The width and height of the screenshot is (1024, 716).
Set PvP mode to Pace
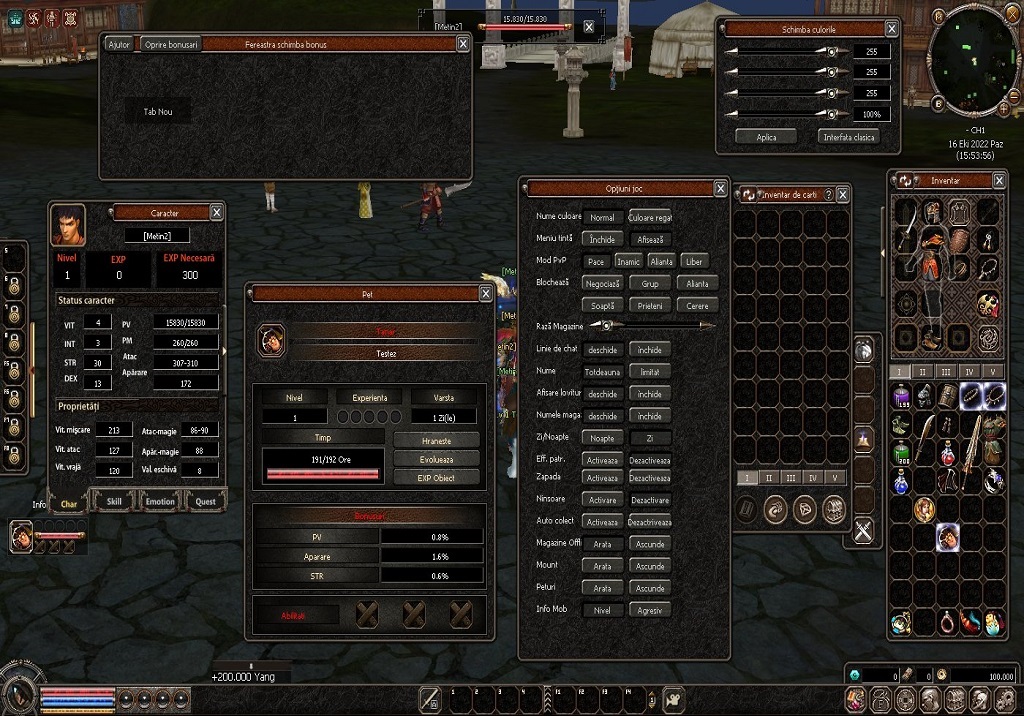[596, 261]
